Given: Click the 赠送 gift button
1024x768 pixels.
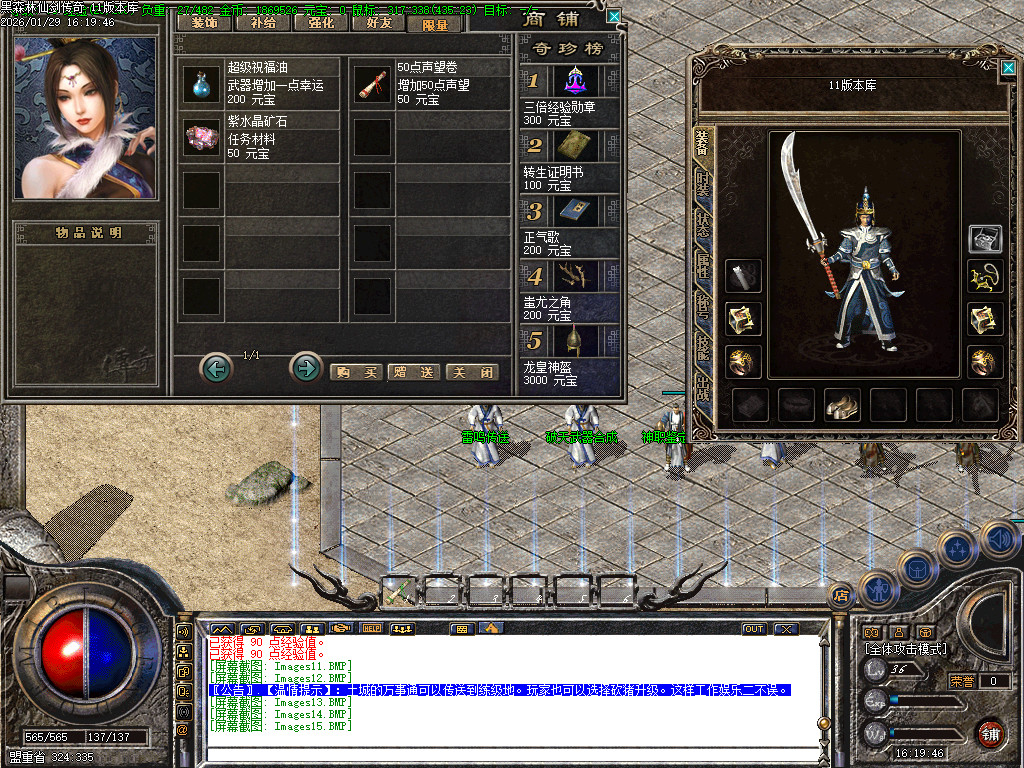Looking at the screenshot, I should (x=413, y=372).
